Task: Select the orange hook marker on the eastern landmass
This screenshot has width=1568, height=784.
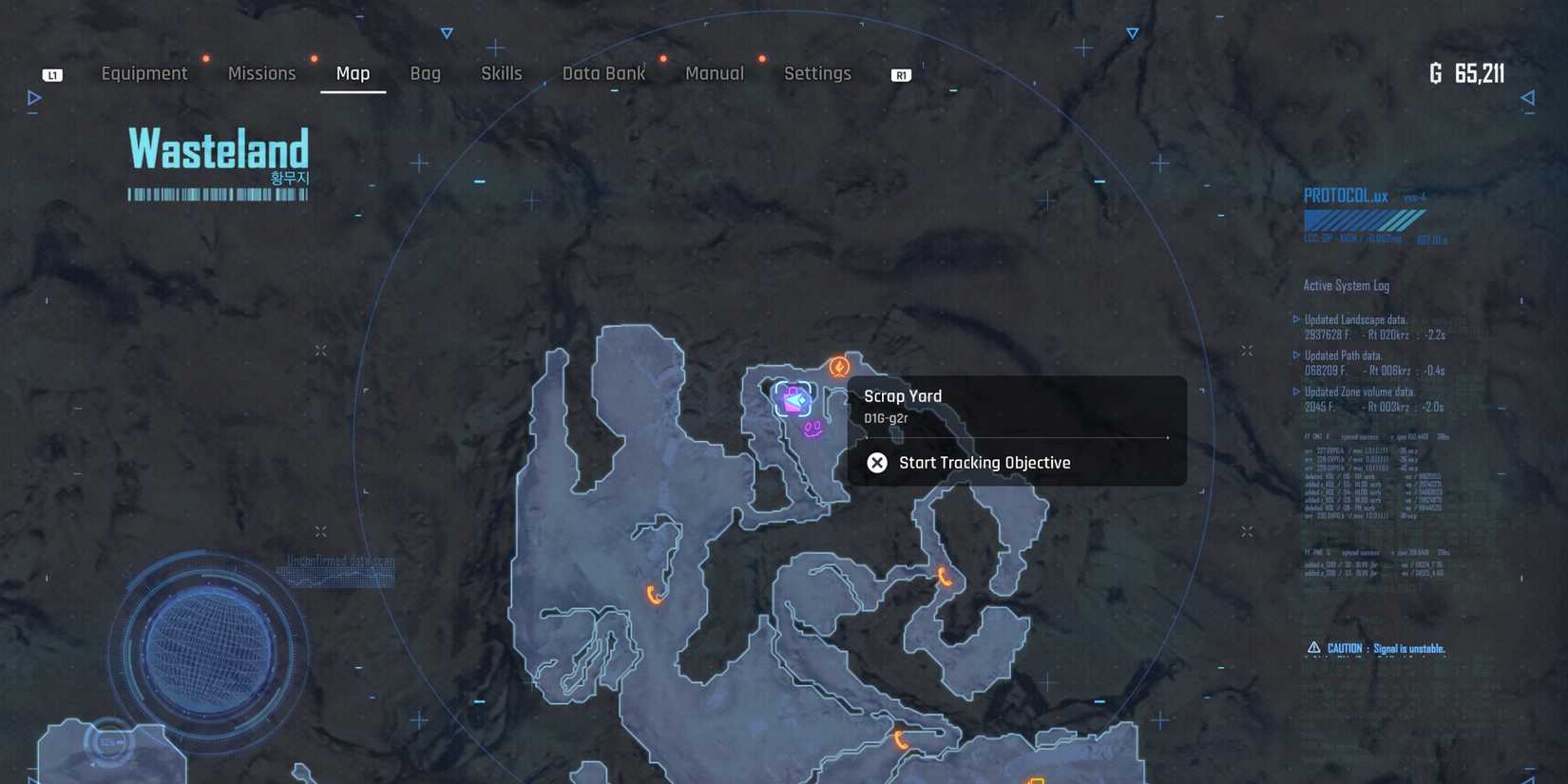Action: tap(943, 577)
